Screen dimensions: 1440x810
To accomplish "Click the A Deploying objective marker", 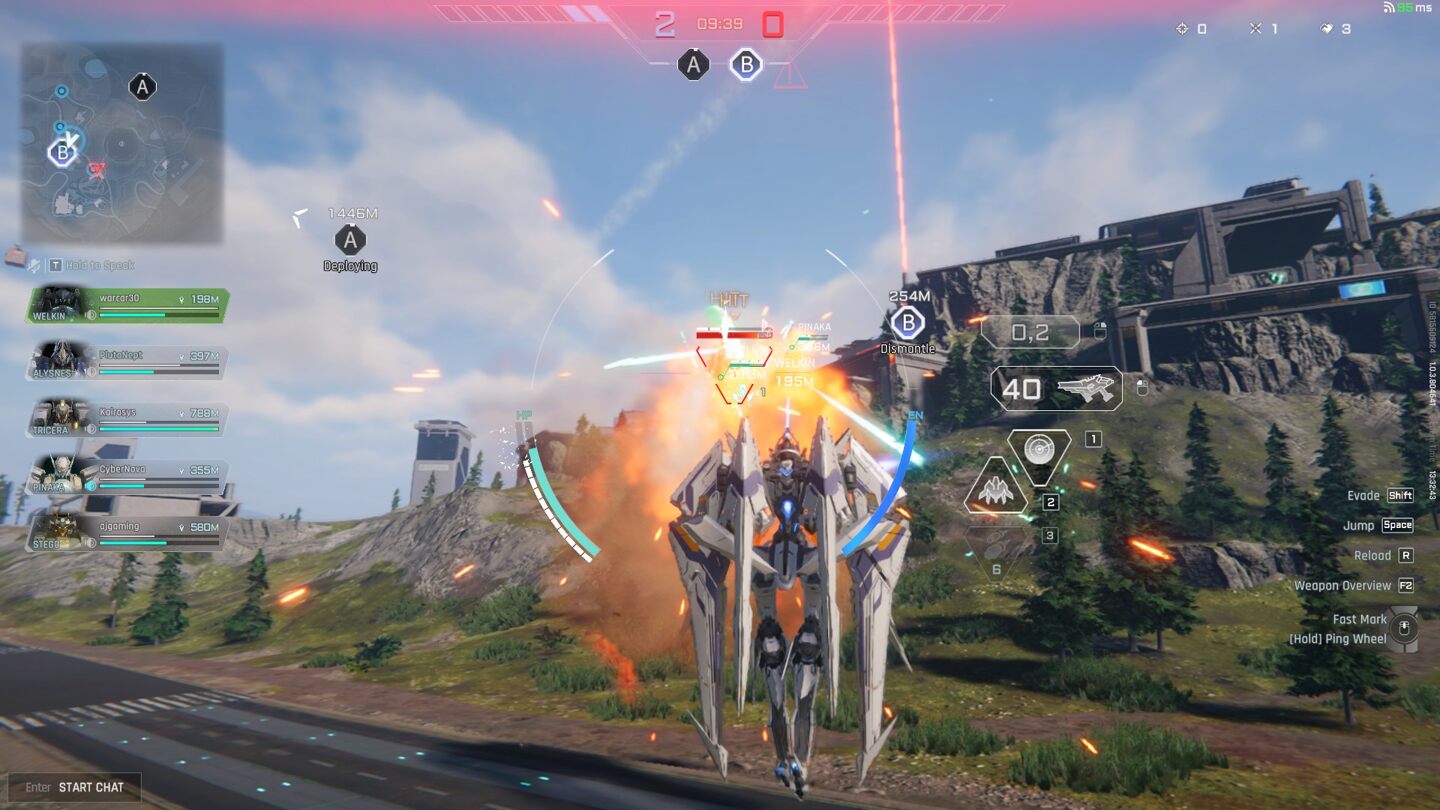I will click(x=350, y=240).
